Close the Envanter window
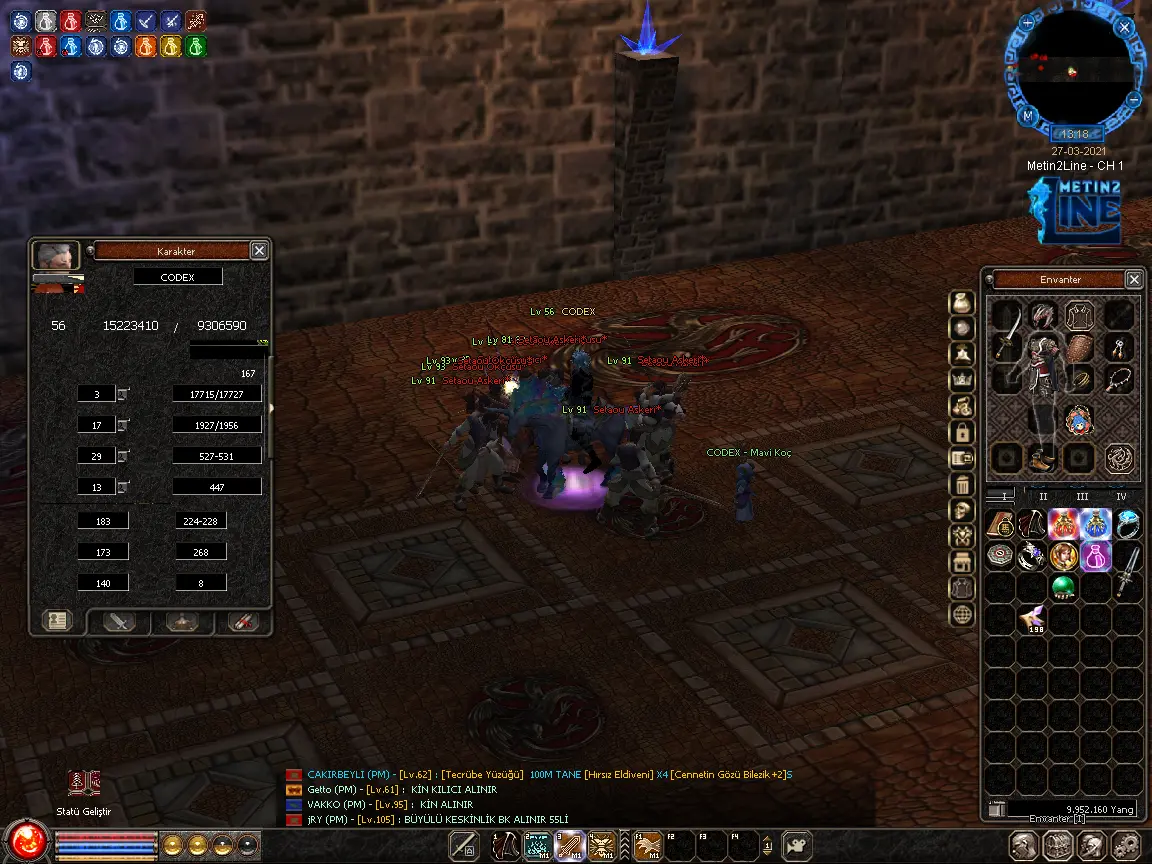Viewport: 1152px width, 864px height. coord(1134,280)
